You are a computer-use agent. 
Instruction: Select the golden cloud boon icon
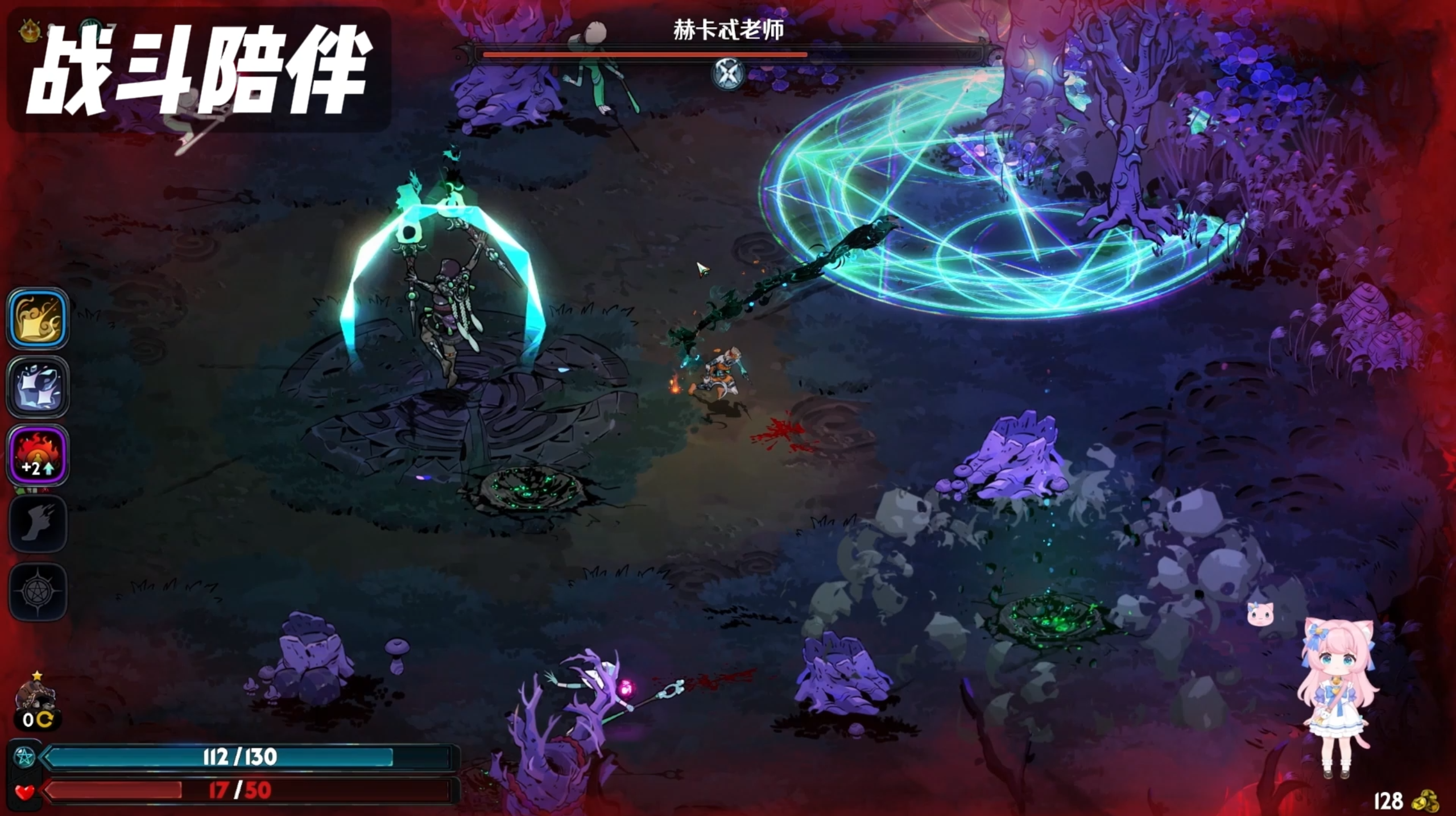coord(38,319)
